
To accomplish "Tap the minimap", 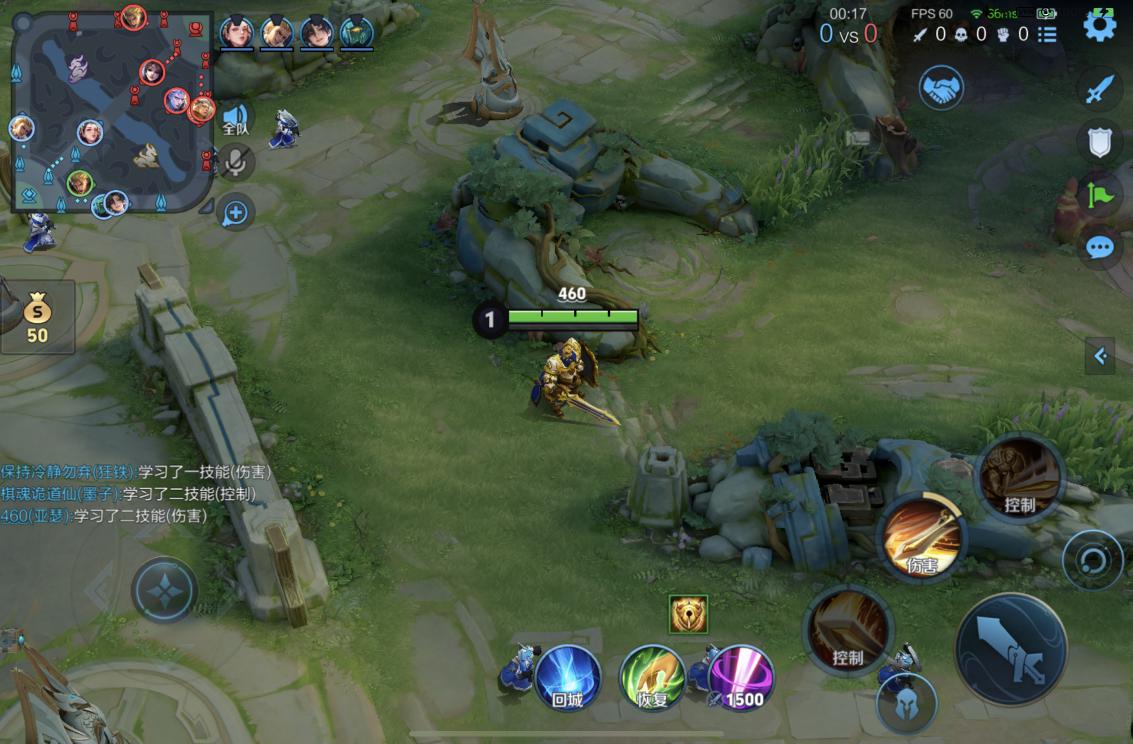I will click(x=112, y=110).
